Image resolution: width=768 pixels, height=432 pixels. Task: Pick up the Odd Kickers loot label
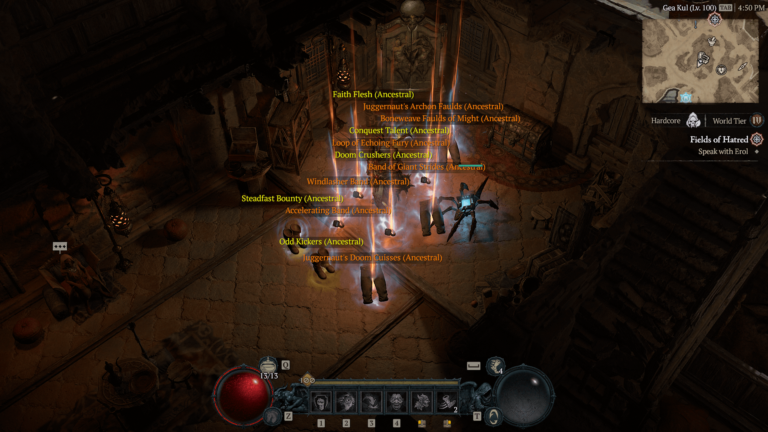(x=320, y=241)
